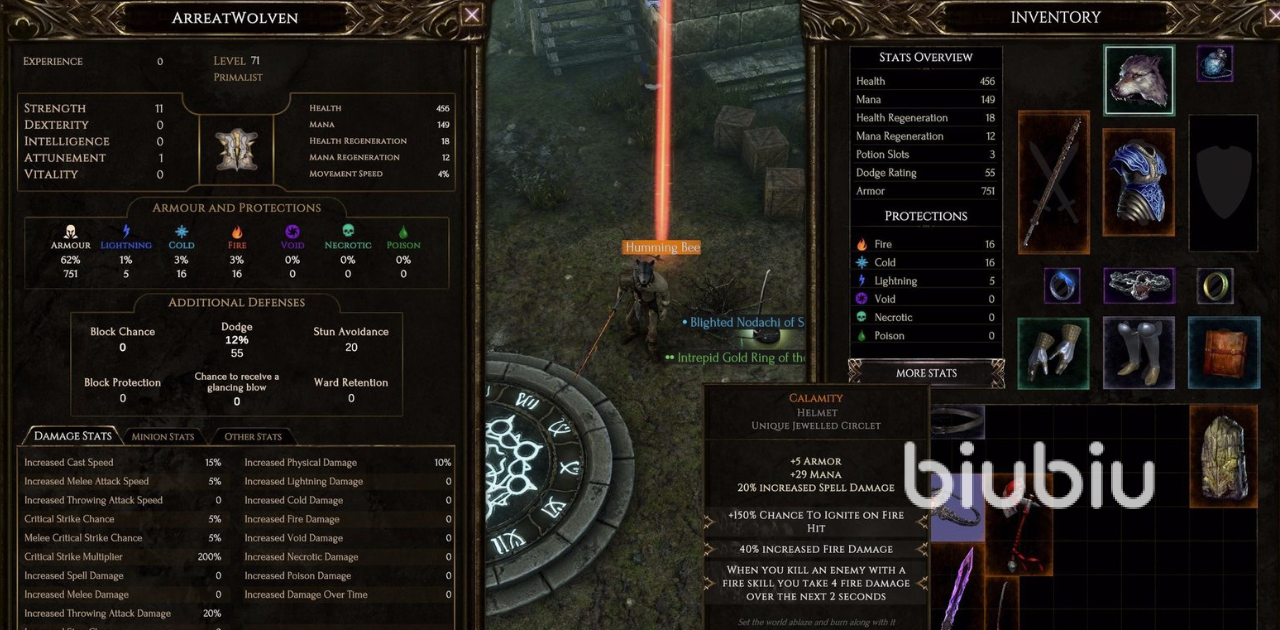Select the gold ring equipment slot
Viewport: 1280px width, 630px height.
coord(1214,286)
